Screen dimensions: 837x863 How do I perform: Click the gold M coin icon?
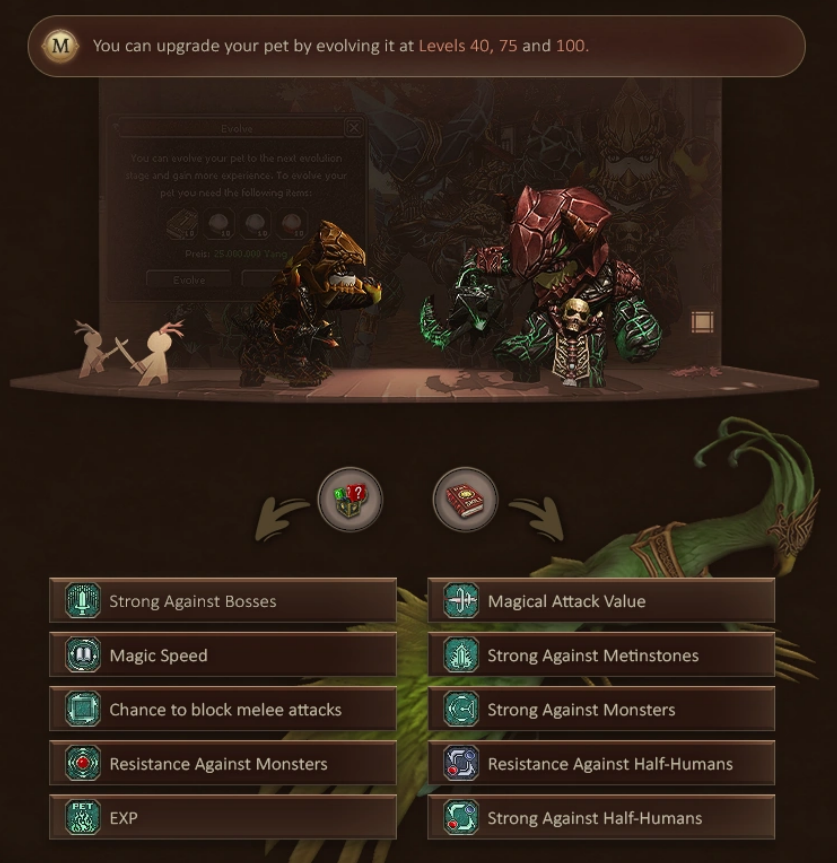61,45
